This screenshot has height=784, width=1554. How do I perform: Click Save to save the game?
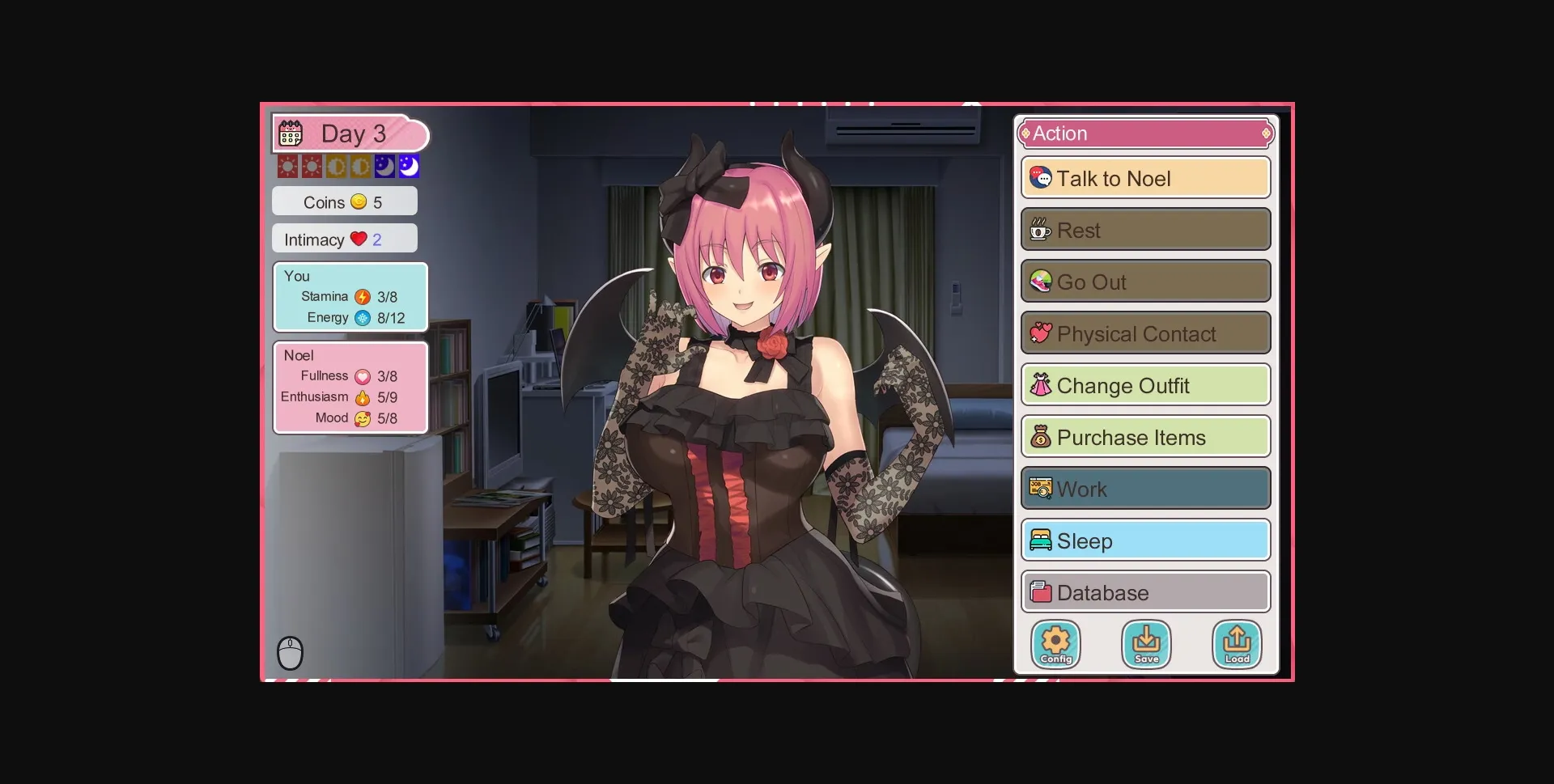[1147, 644]
